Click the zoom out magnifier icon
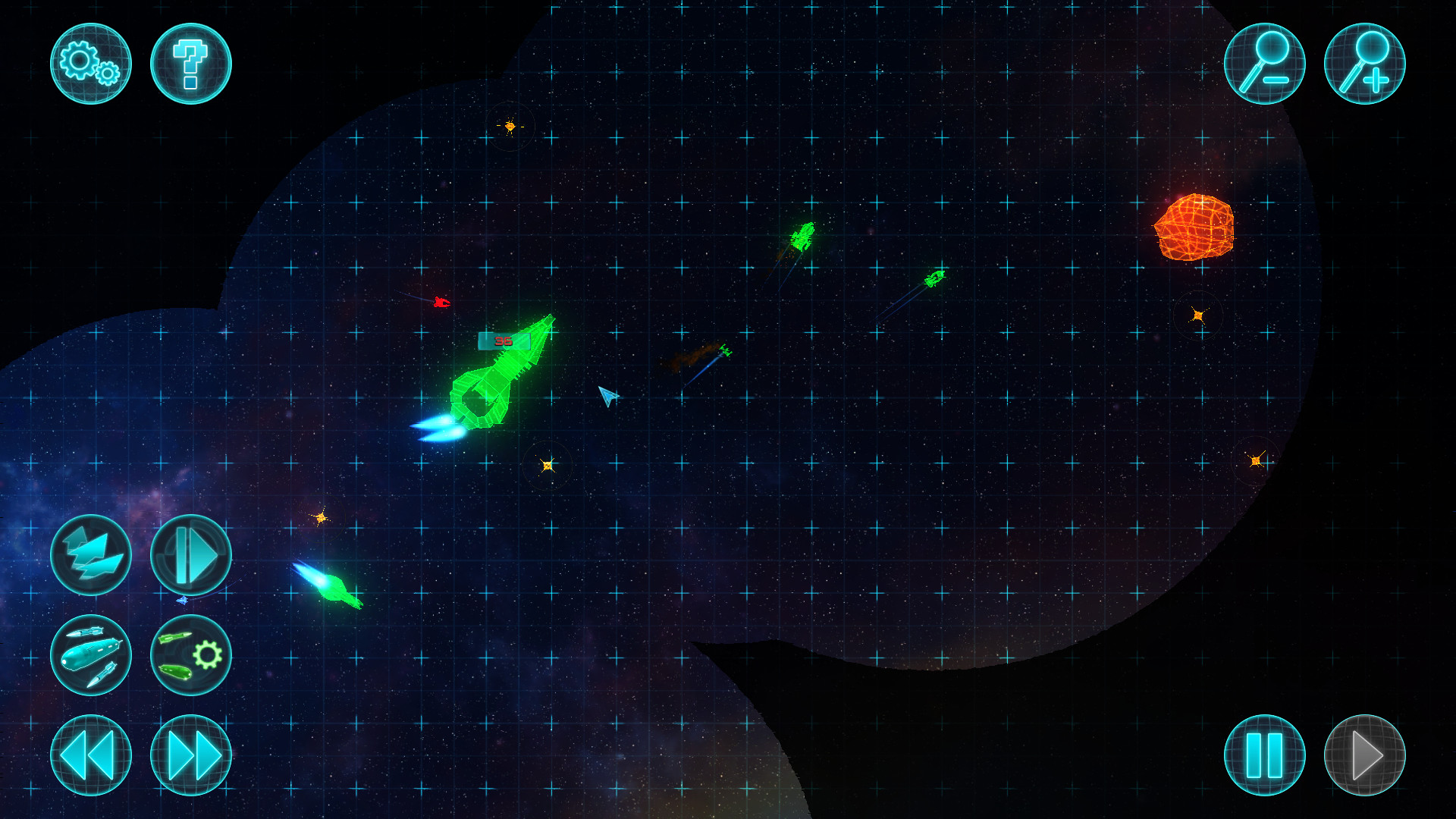The image size is (1456, 819). (x=1264, y=64)
